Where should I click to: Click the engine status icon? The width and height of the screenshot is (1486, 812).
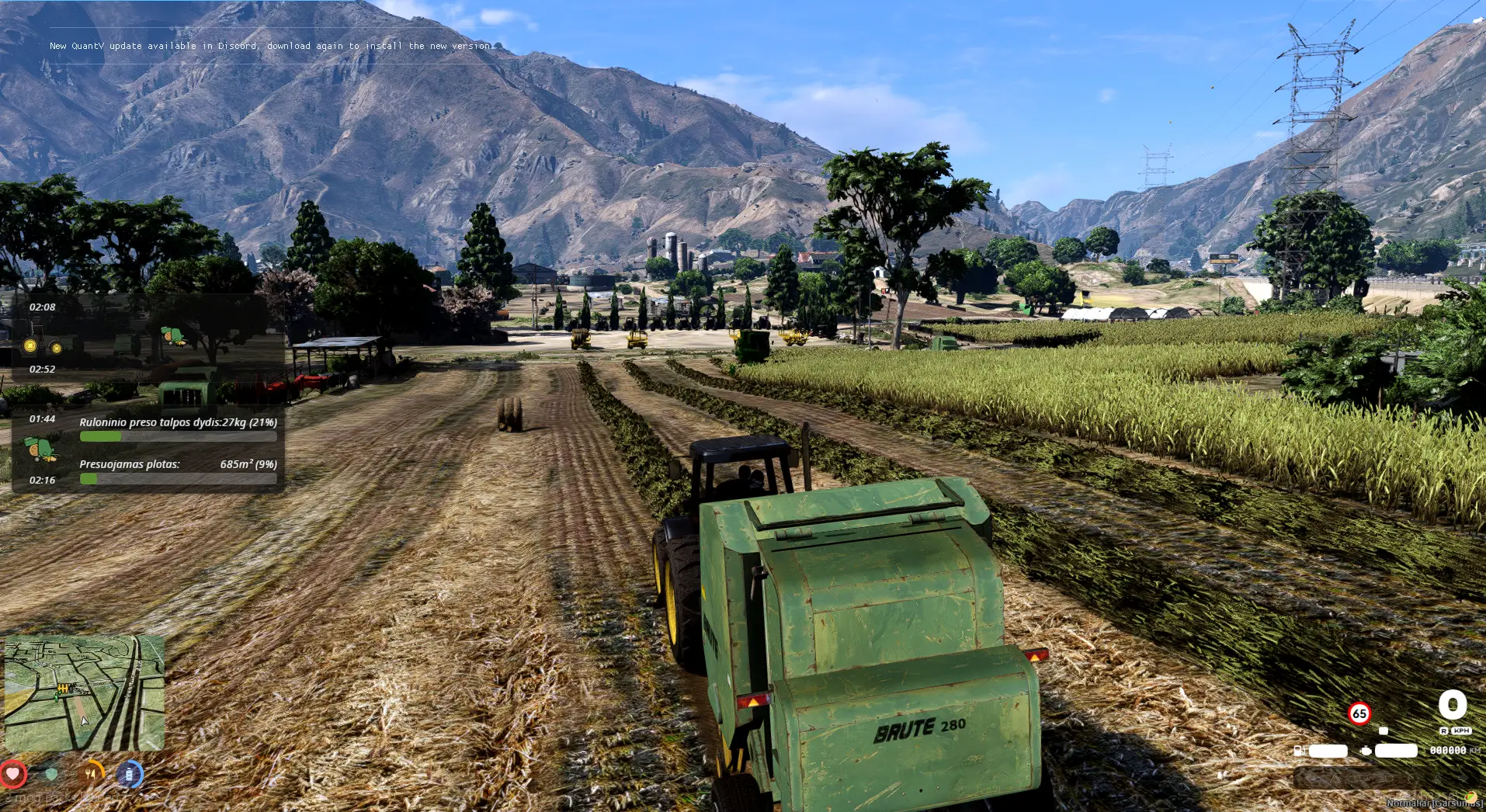point(1366,751)
